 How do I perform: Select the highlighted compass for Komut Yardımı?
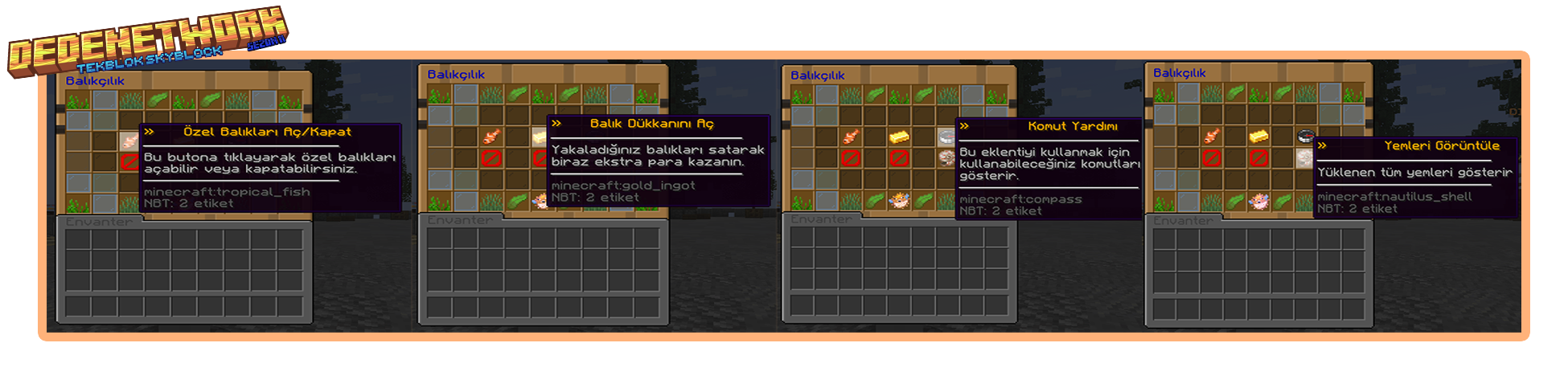(946, 137)
